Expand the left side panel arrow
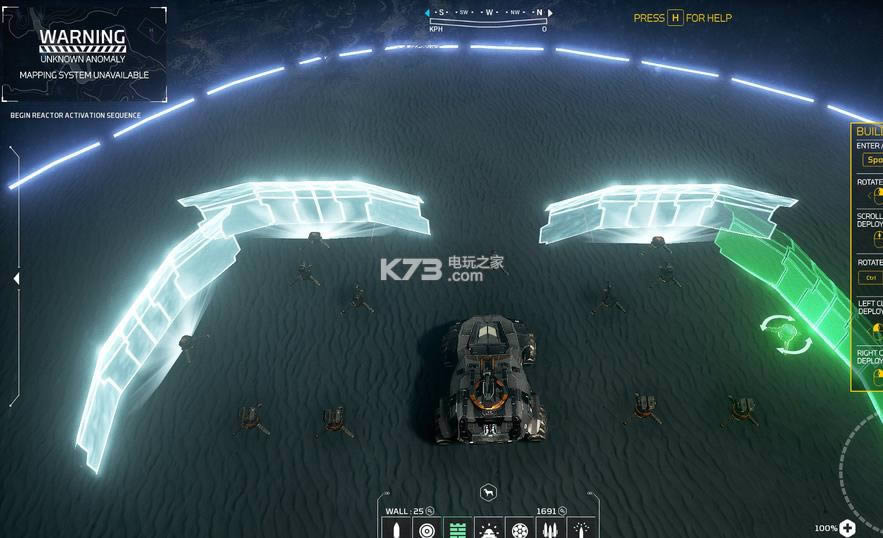The height and width of the screenshot is (538, 883). pyautogui.click(x=15, y=279)
